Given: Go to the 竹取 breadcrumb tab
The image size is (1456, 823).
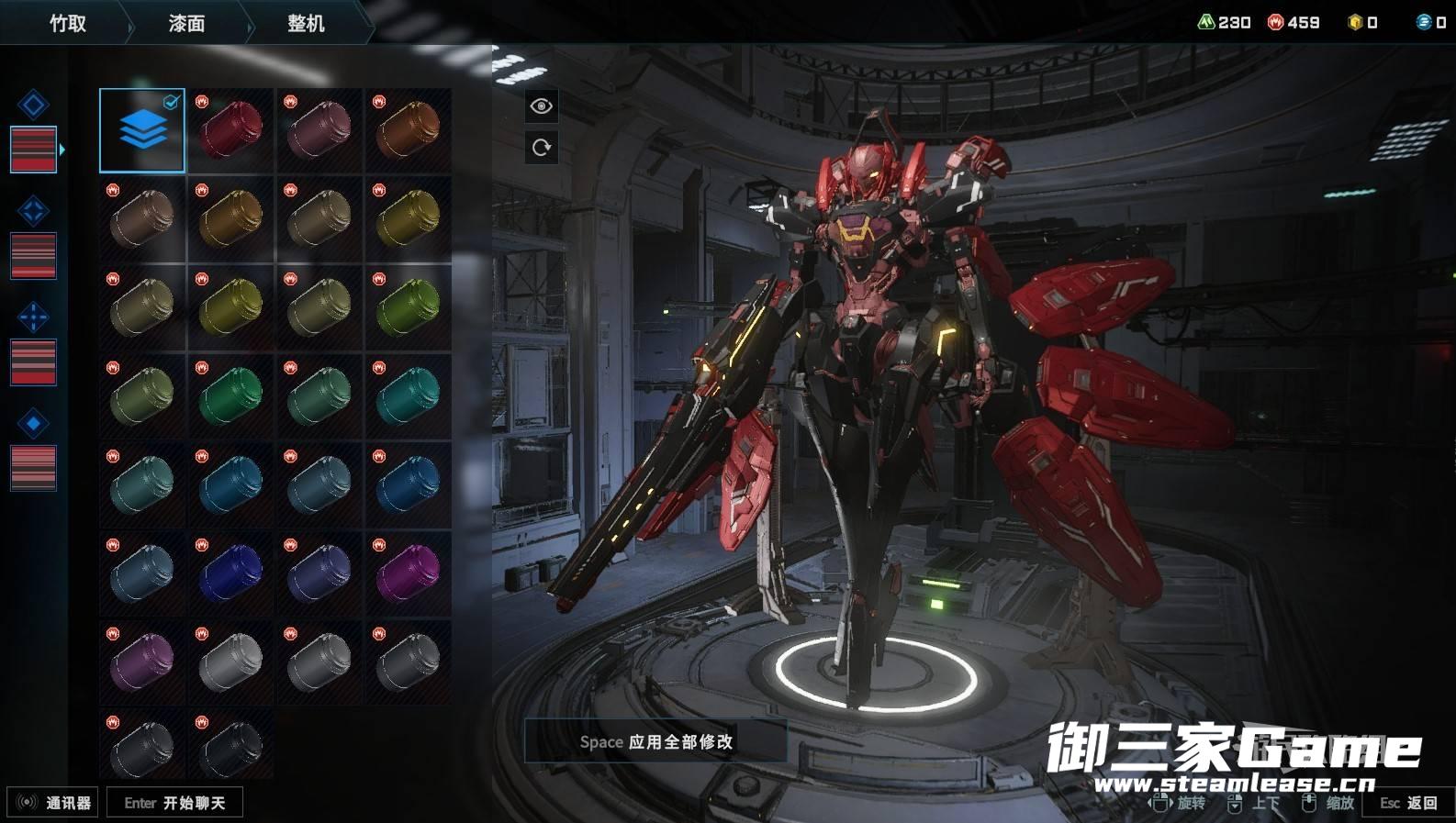Looking at the screenshot, I should (68, 23).
